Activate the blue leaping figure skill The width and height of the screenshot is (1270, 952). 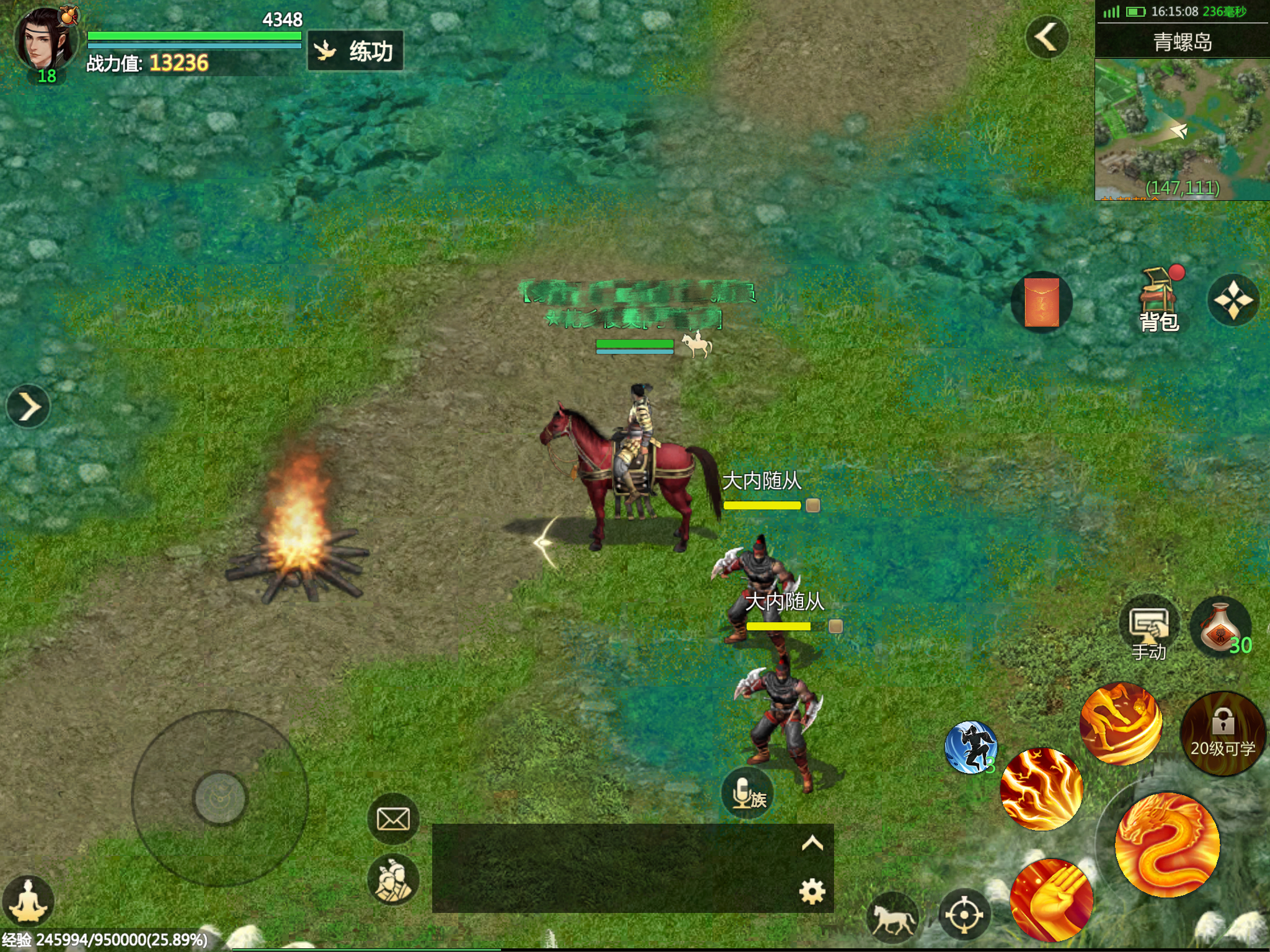point(970,747)
